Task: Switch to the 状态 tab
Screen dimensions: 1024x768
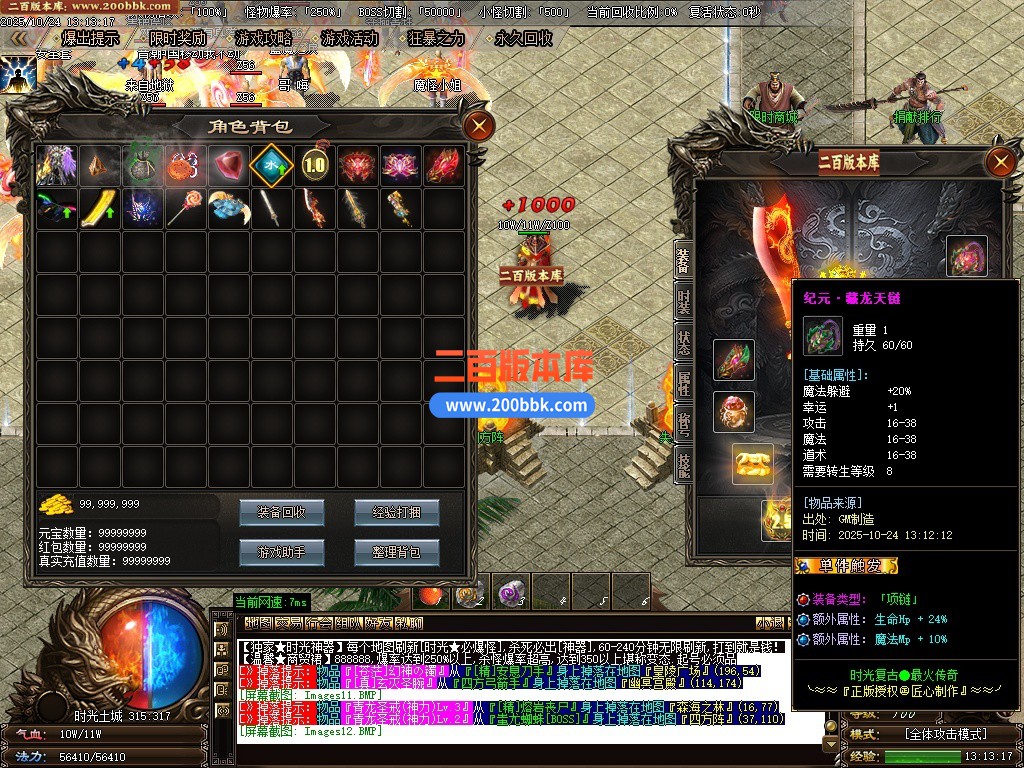Action: 684,340
